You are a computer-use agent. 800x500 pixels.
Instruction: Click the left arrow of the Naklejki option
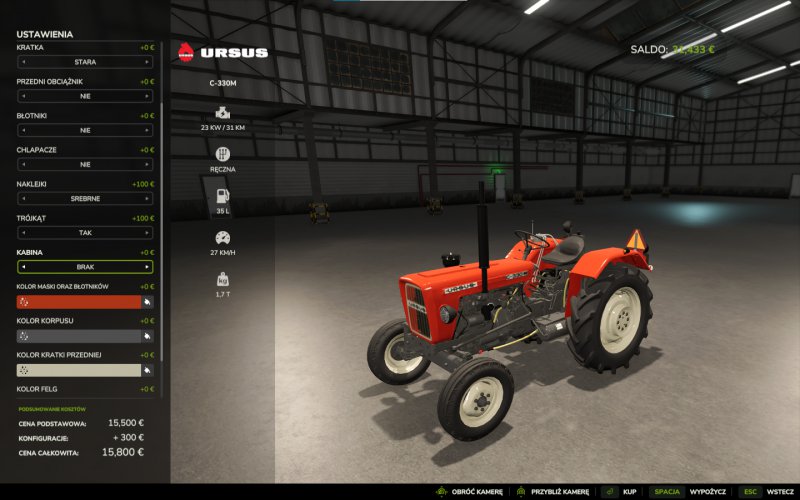click(23, 198)
